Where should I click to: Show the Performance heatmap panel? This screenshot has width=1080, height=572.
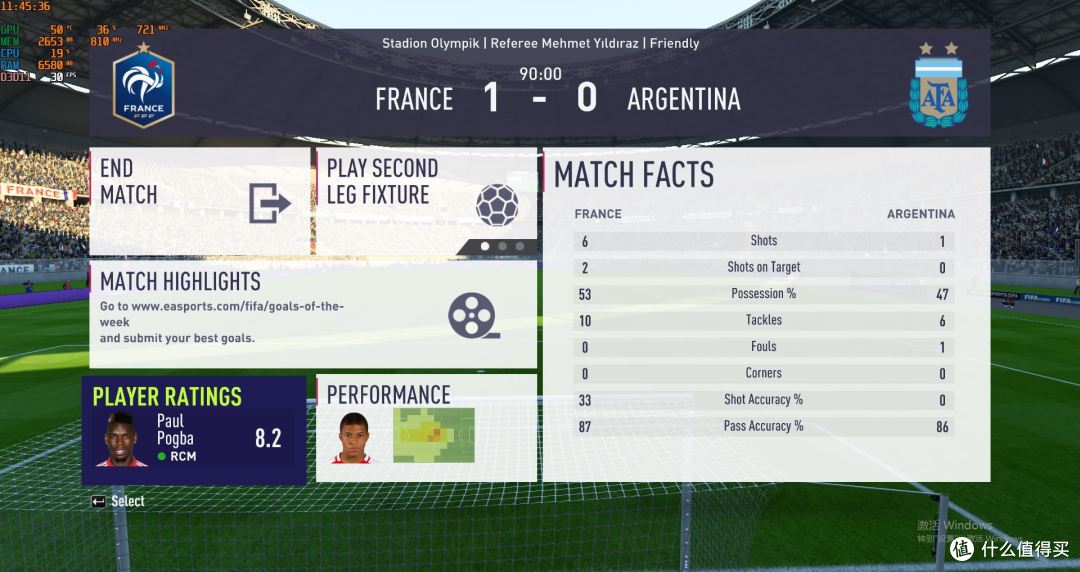(x=426, y=428)
